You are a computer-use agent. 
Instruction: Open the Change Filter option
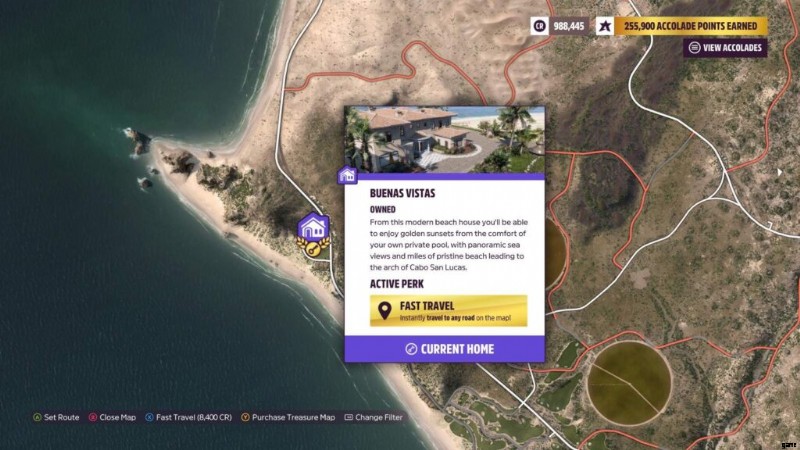373,417
